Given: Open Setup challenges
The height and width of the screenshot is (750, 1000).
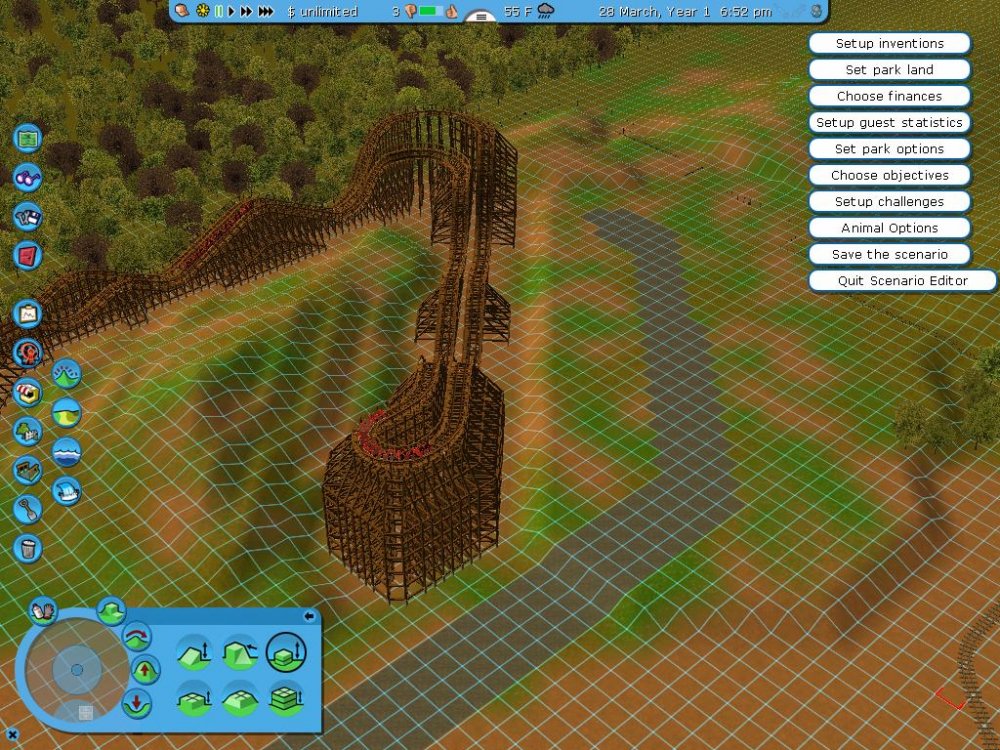Looking at the screenshot, I should (x=889, y=202).
